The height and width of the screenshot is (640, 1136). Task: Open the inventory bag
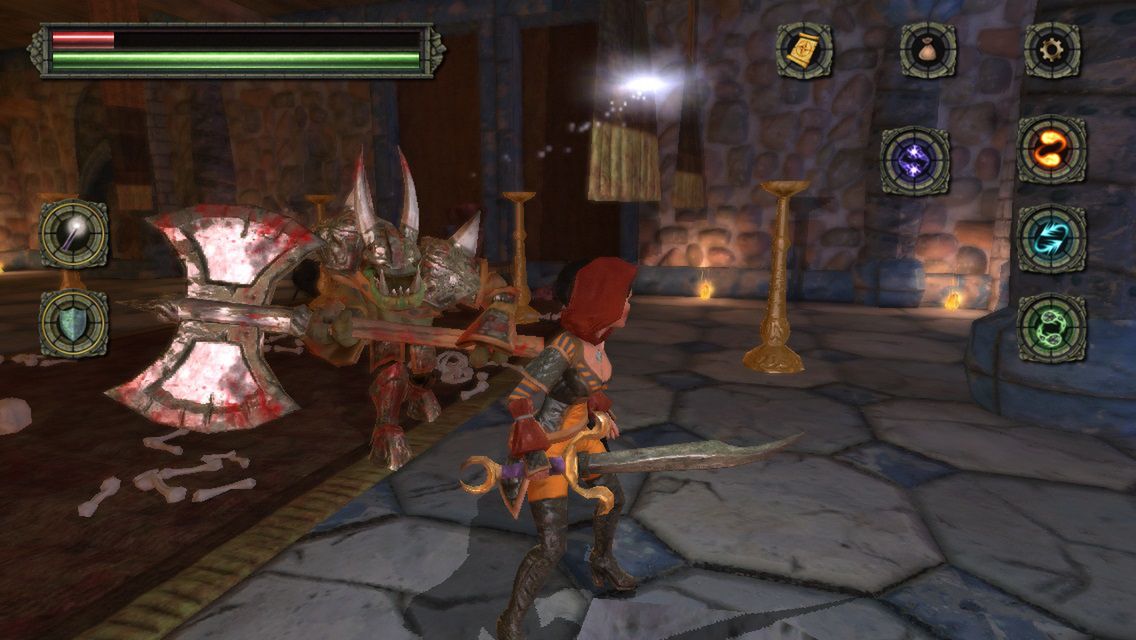[x=927, y=50]
